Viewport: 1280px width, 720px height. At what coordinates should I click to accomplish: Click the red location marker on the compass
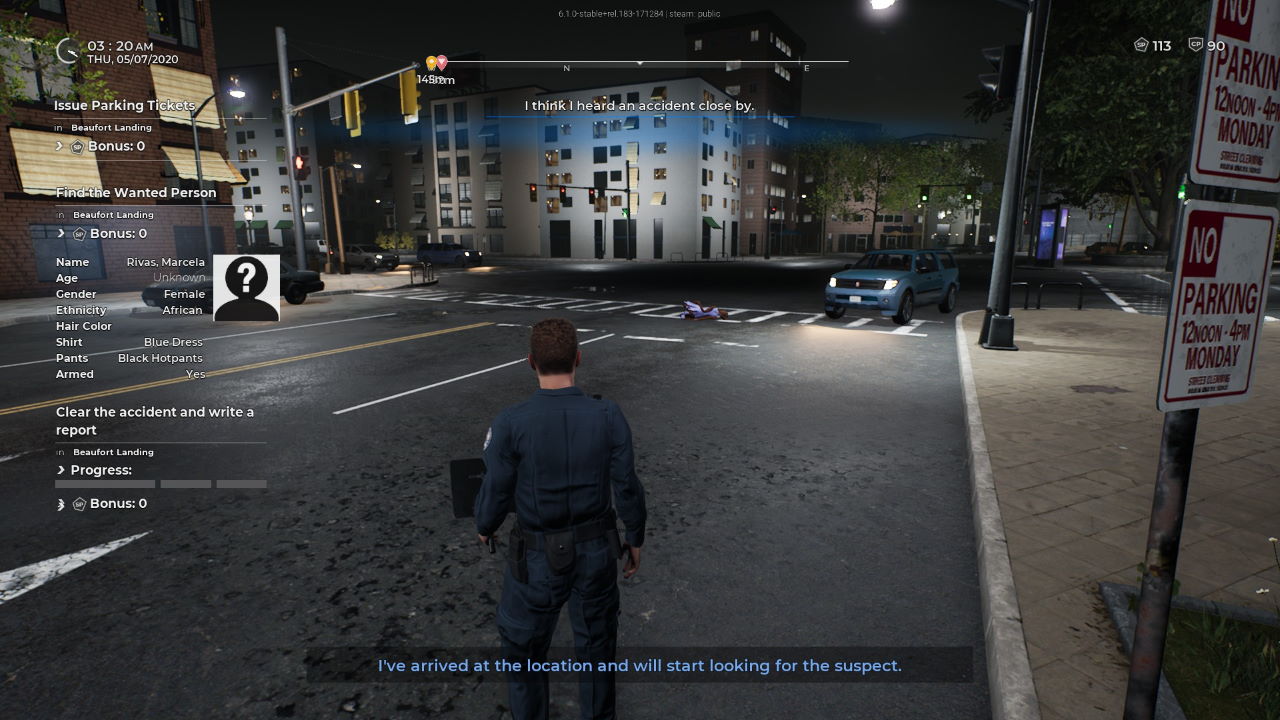(442, 63)
